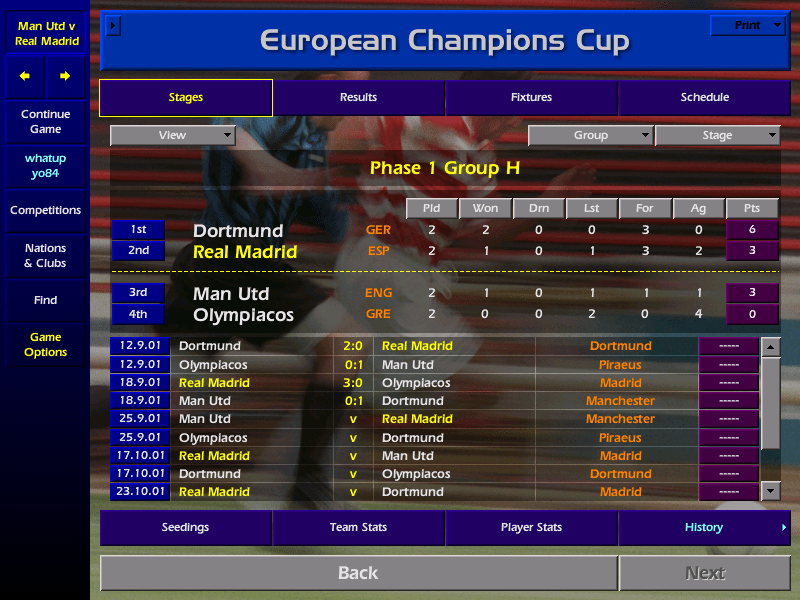Open the Stage dropdown
The image size is (800, 600).
coord(717,135)
